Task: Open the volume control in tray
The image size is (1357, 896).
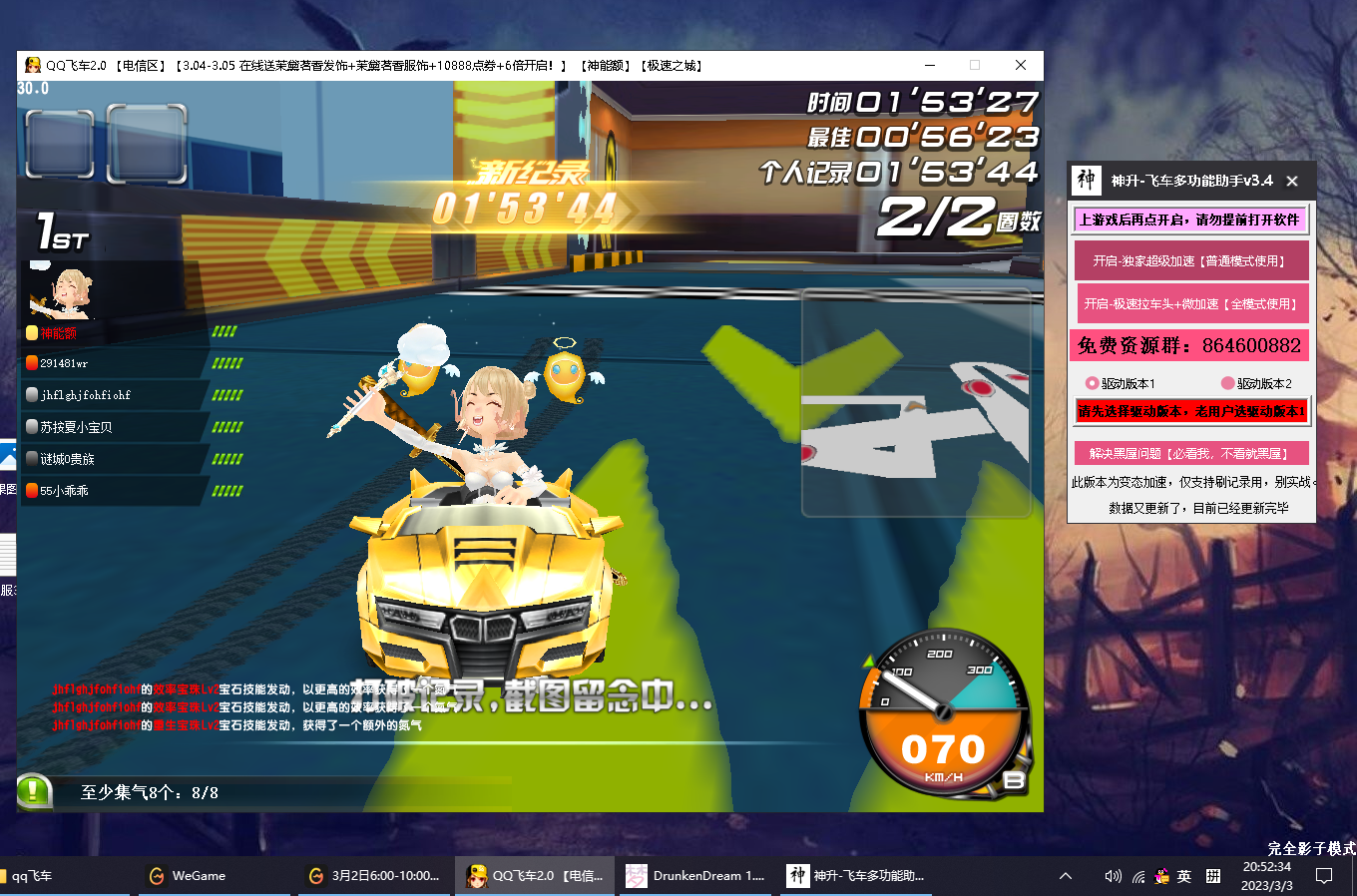Action: (1113, 875)
